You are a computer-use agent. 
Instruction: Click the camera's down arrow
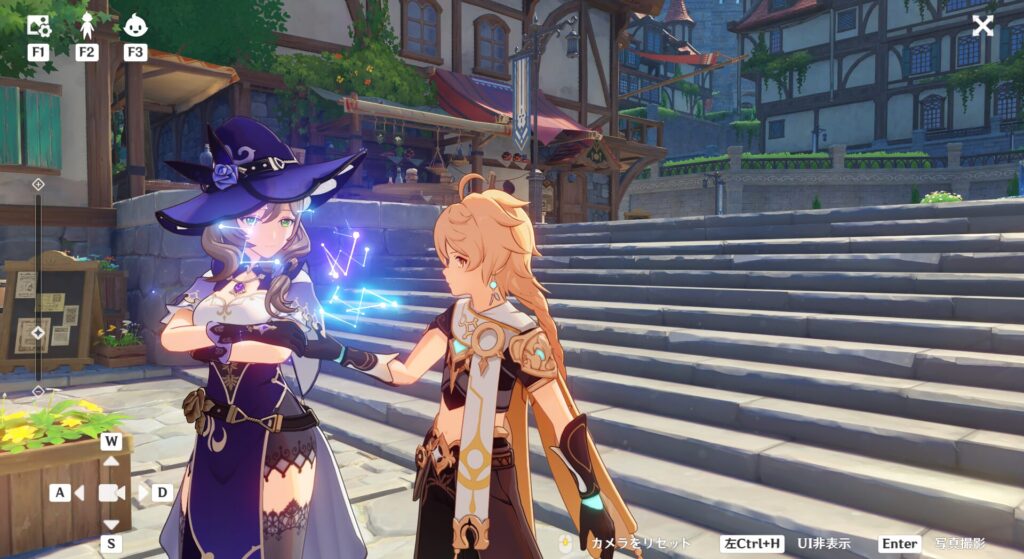coord(111,524)
